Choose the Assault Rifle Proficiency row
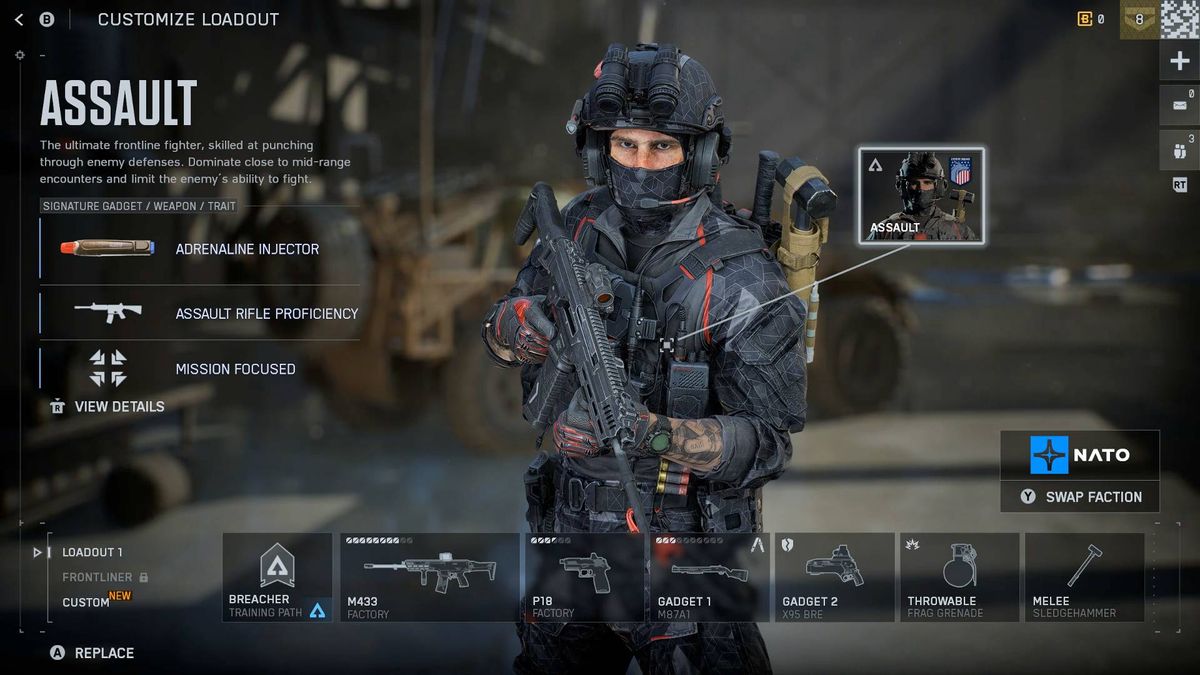The width and height of the screenshot is (1200, 675). tap(200, 313)
